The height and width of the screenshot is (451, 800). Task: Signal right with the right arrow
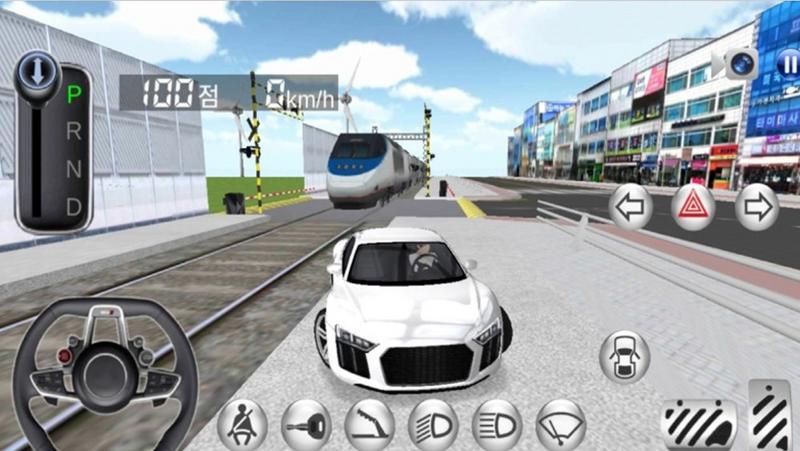coord(756,207)
